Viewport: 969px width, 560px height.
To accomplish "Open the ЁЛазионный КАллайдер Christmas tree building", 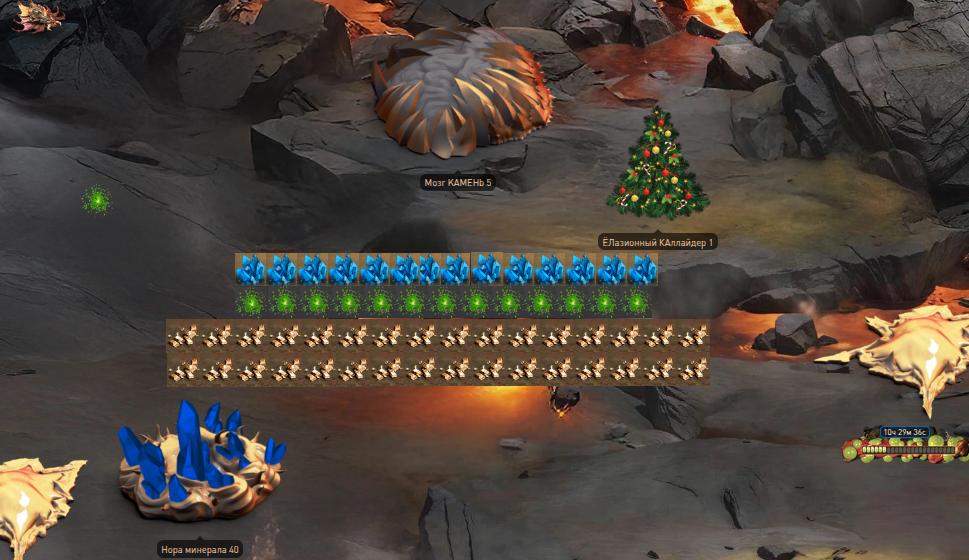I will 657,165.
